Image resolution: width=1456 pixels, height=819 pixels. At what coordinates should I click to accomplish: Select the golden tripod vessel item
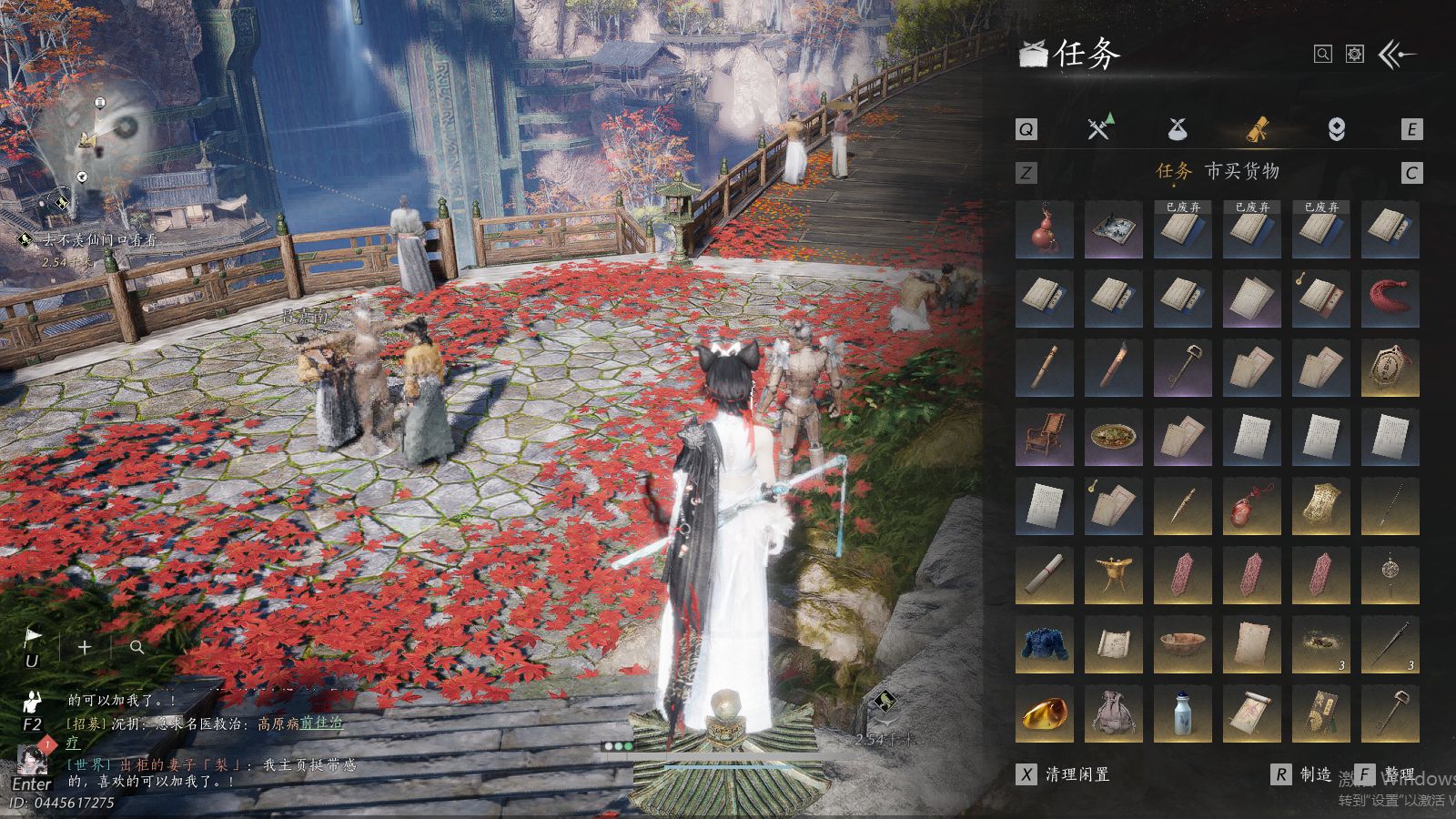[x=1113, y=575]
